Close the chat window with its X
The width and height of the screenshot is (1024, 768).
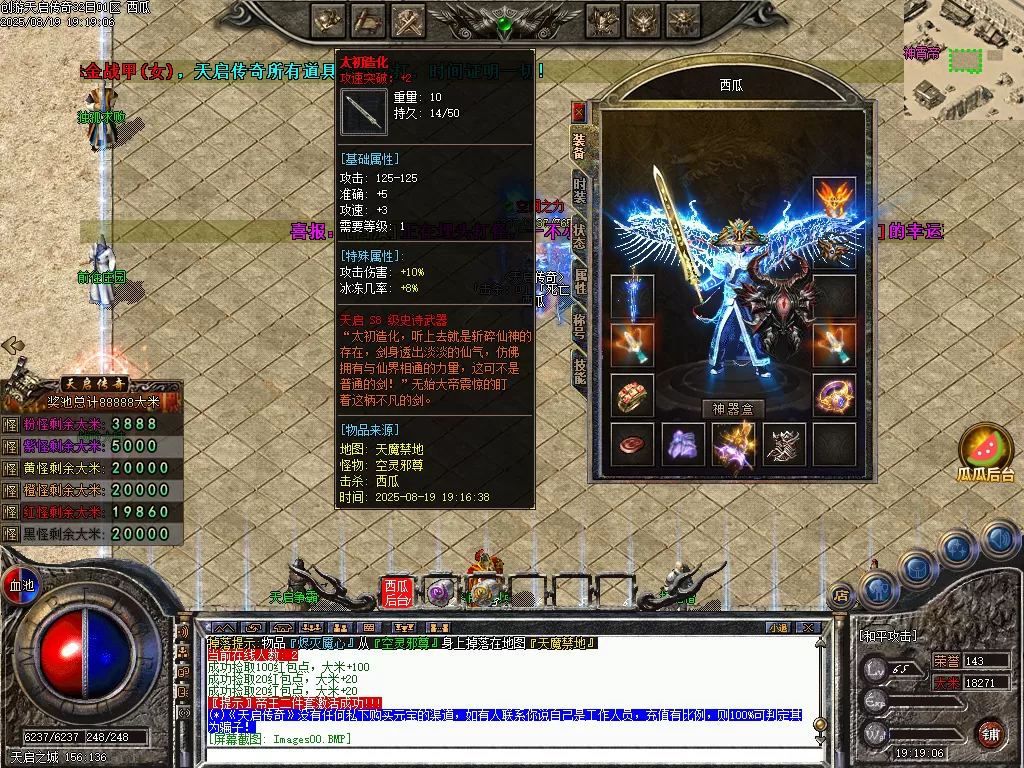coord(809,628)
